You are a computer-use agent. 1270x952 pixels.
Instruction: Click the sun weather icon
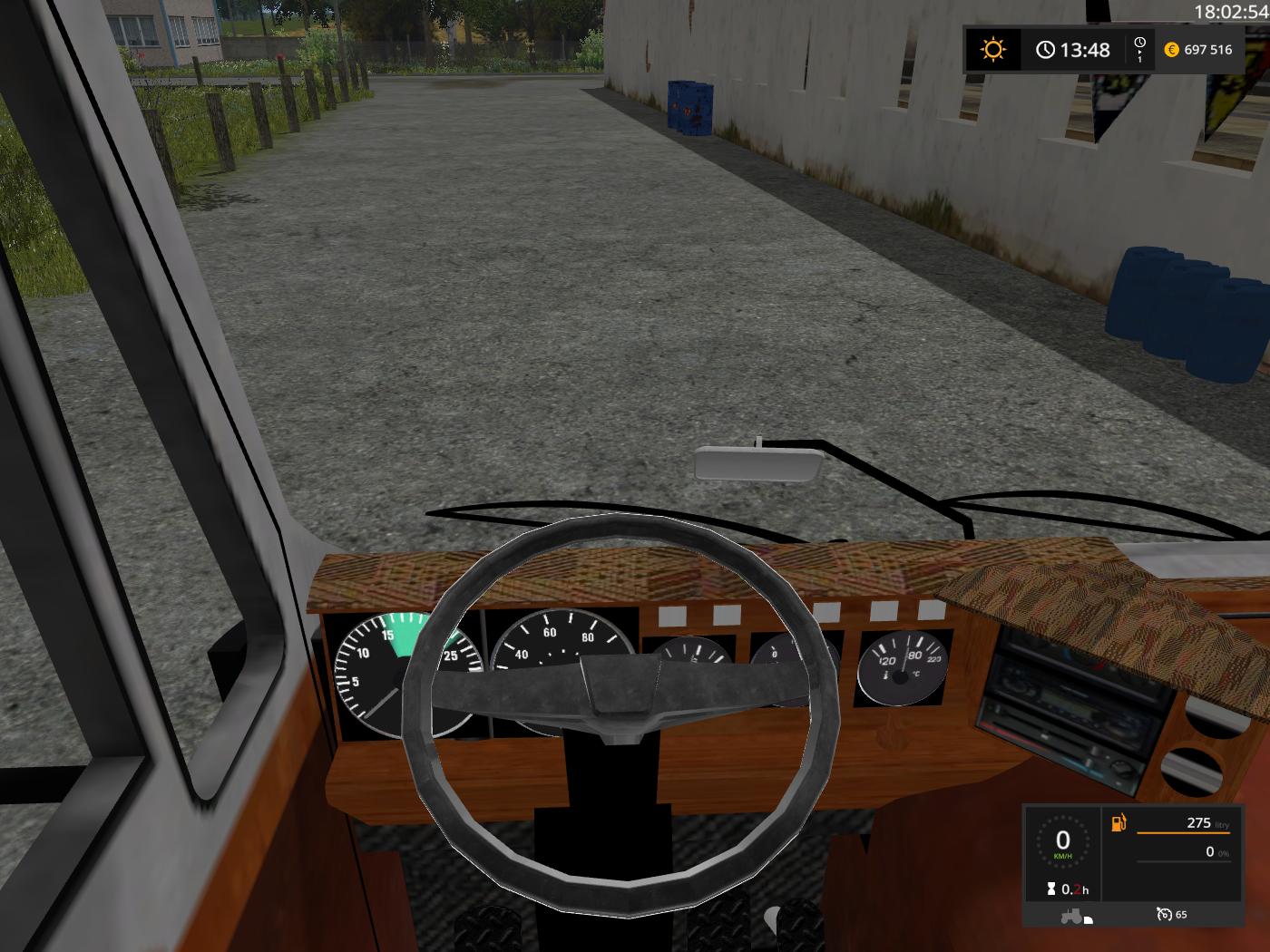click(993, 49)
